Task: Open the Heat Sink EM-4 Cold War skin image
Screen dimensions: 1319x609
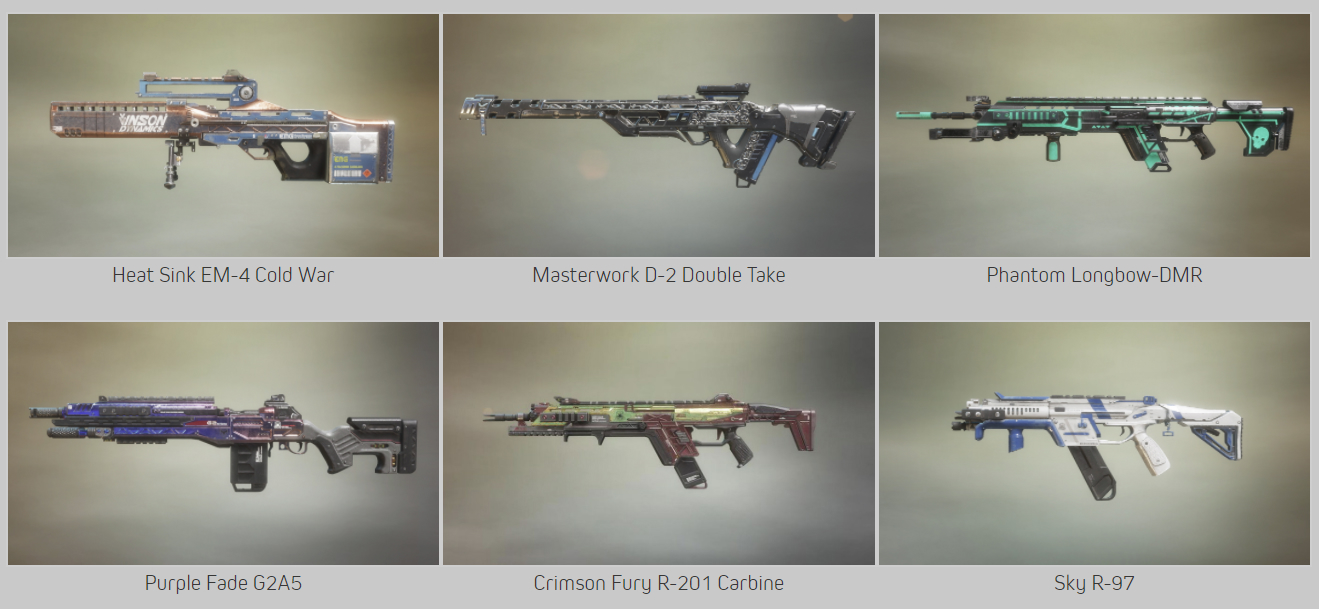Action: click(223, 135)
